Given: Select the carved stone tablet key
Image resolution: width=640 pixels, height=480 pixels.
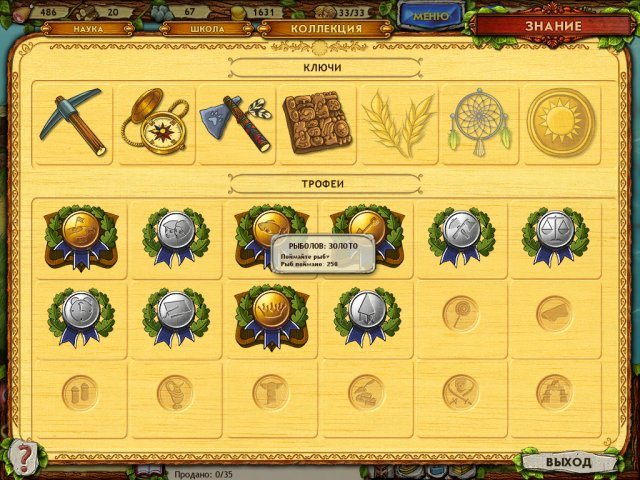Looking at the screenshot, I should (317, 123).
